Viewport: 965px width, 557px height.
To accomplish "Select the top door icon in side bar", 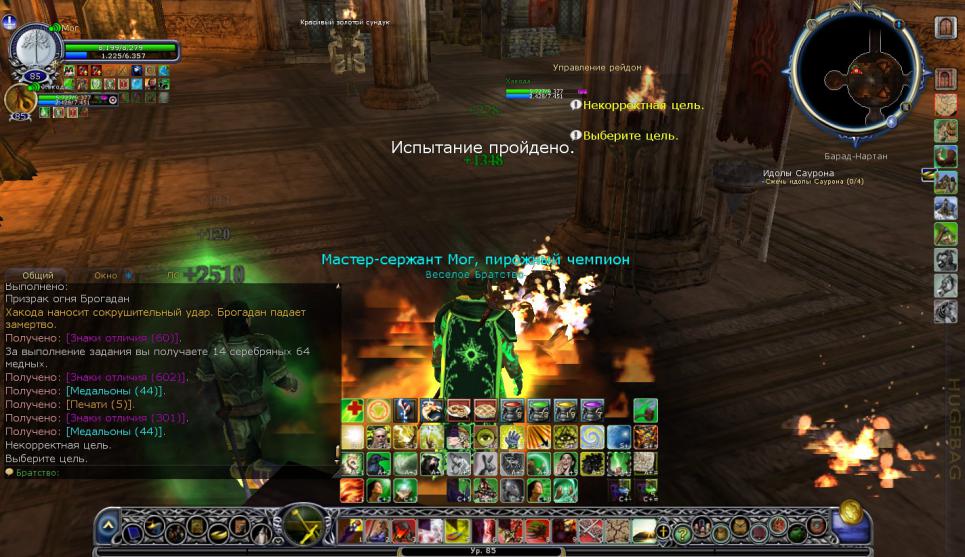I will click(x=945, y=27).
